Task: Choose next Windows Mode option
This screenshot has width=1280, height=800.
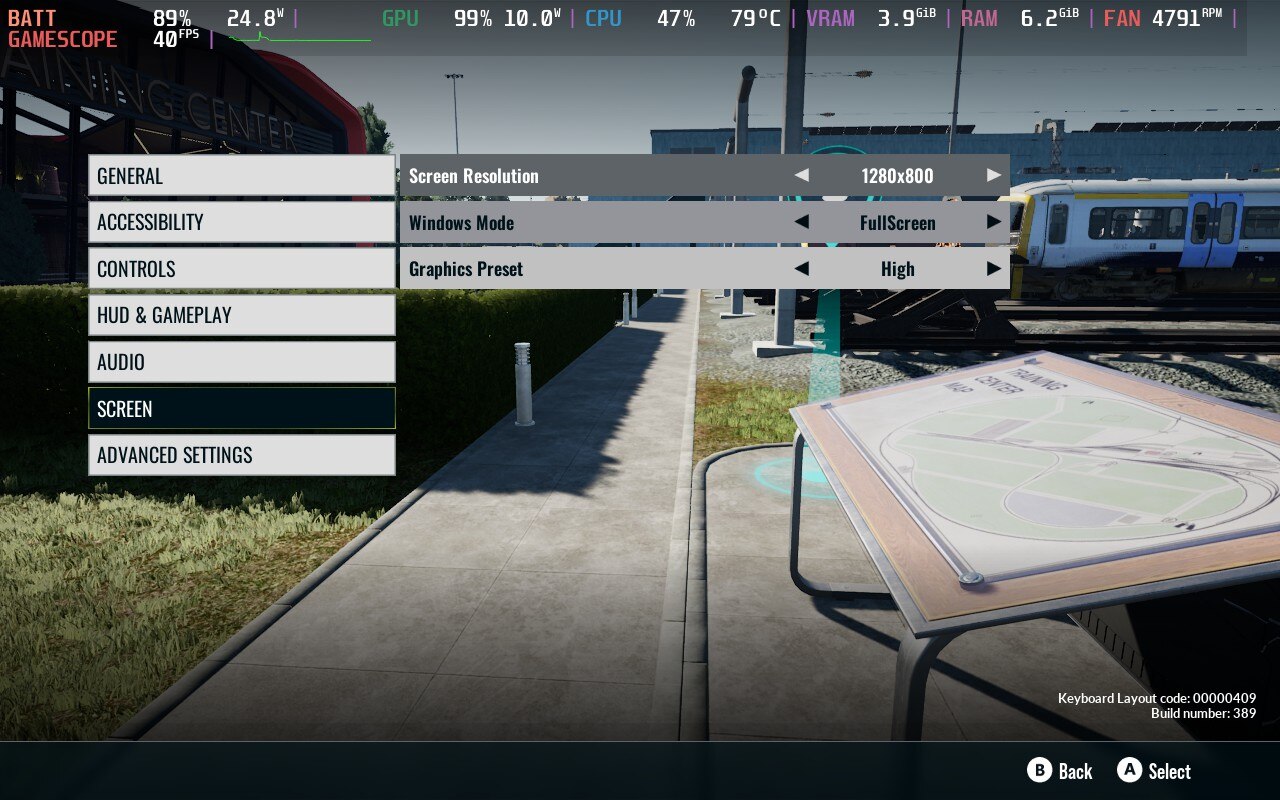Action: (x=993, y=222)
